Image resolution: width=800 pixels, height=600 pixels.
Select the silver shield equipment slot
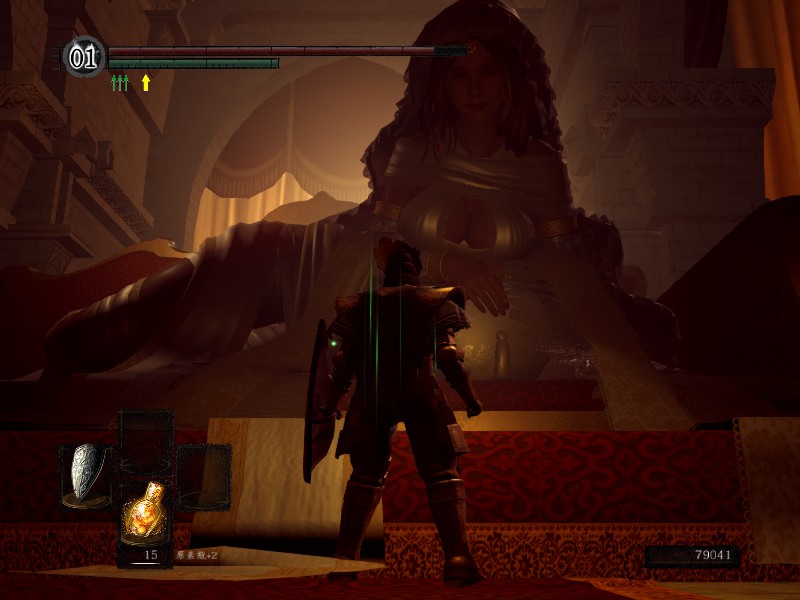pyautogui.click(x=87, y=472)
